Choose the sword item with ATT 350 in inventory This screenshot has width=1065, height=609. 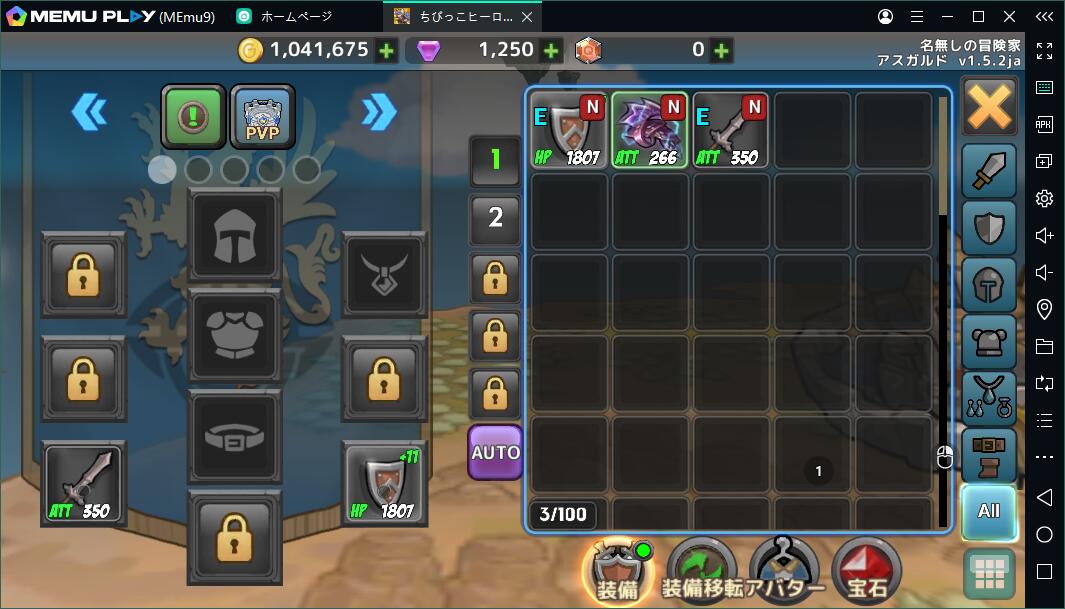730,131
